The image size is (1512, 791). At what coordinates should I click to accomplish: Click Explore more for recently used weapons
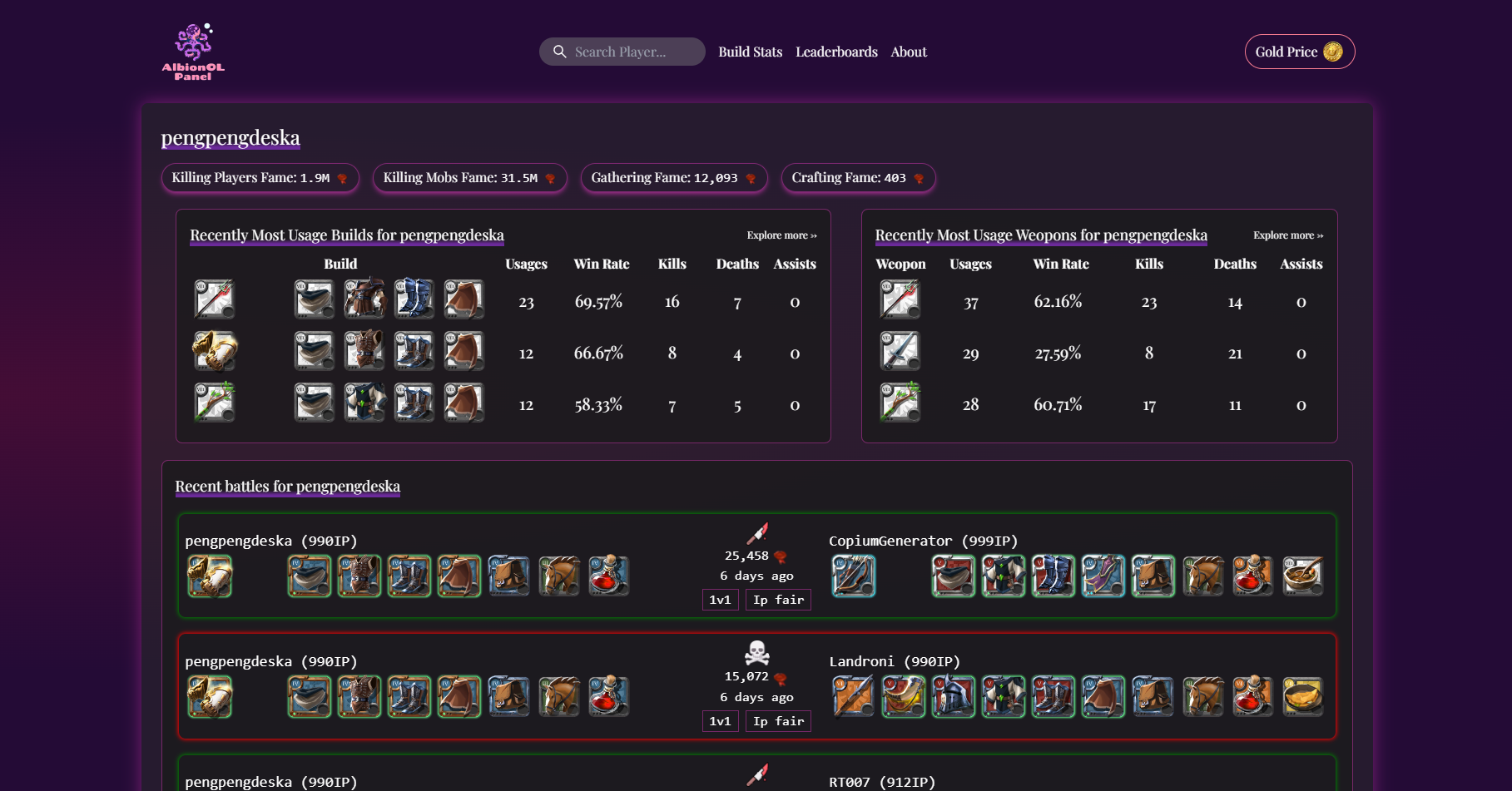pyautogui.click(x=1286, y=235)
